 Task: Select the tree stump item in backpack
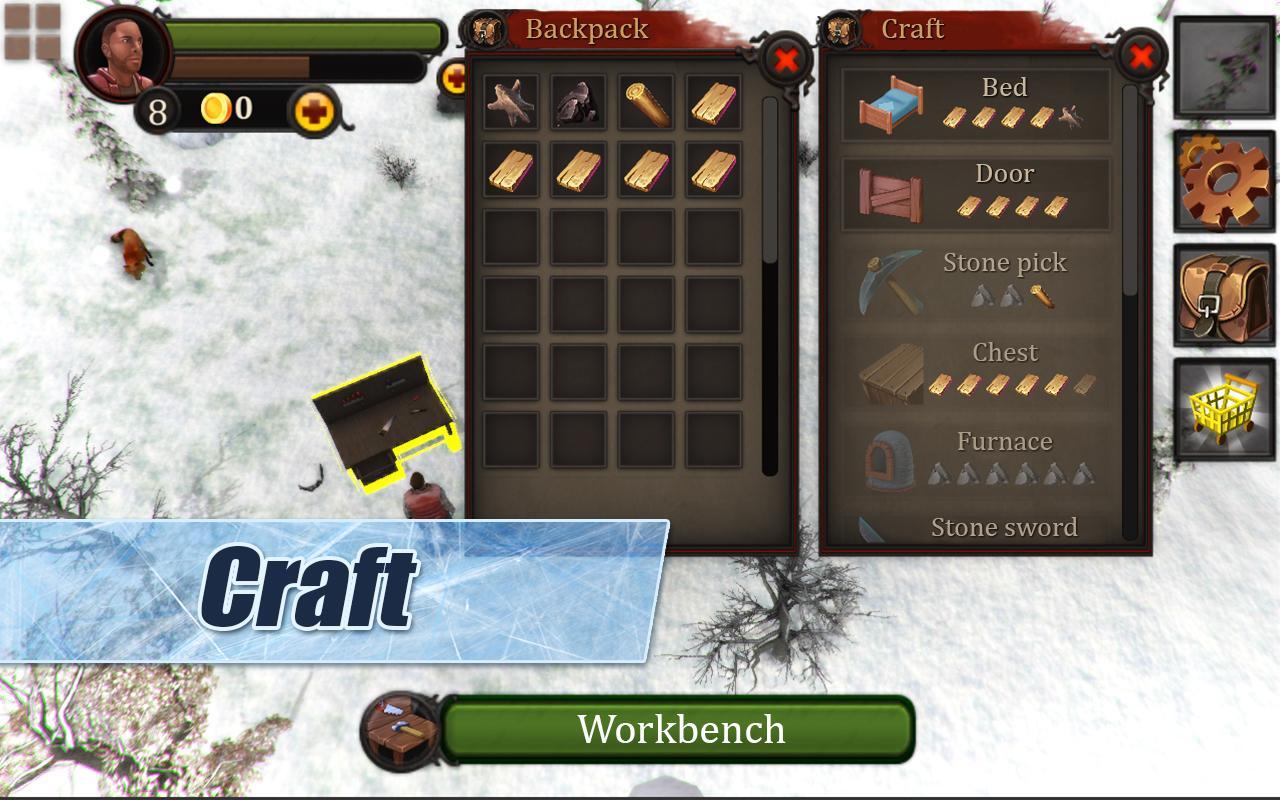point(511,102)
